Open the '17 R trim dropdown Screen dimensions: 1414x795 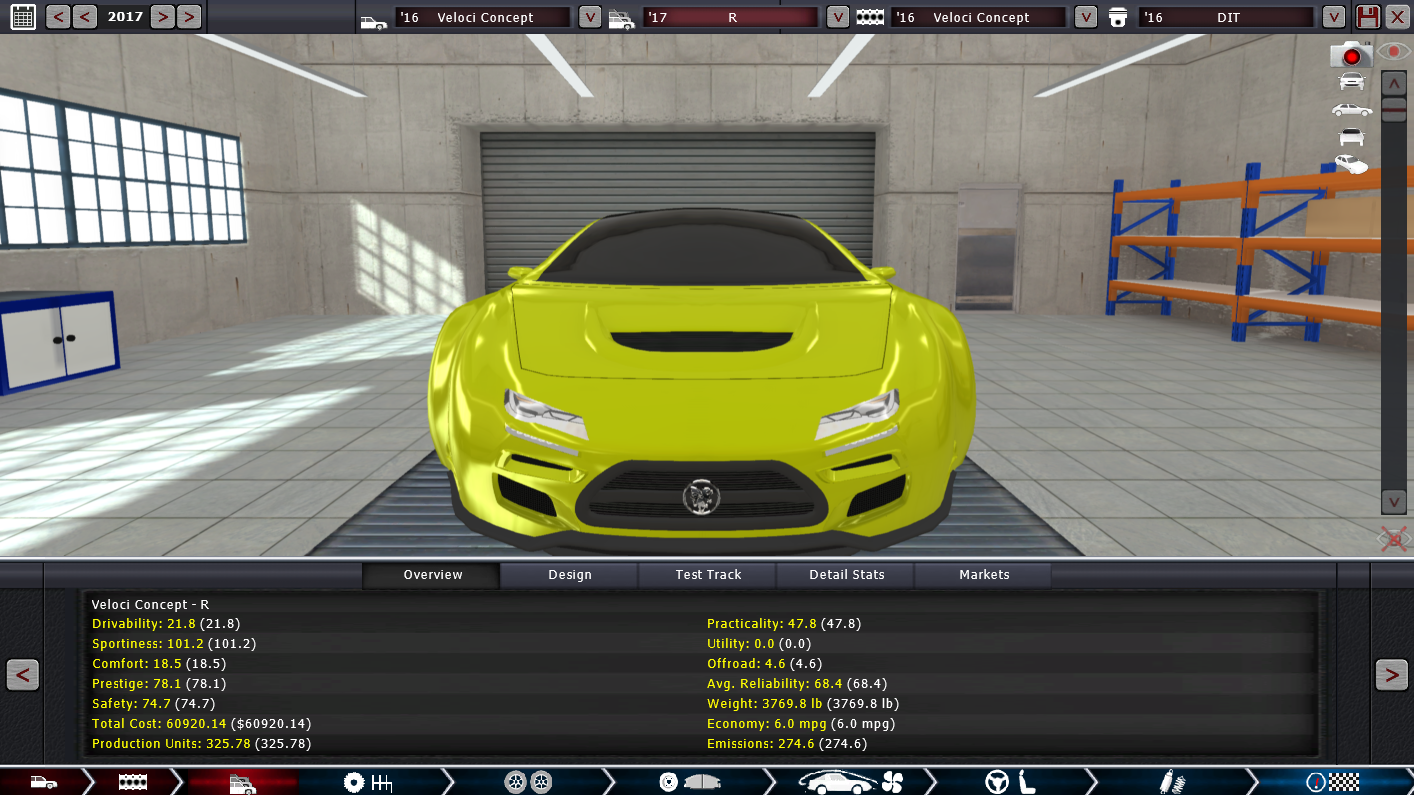pyautogui.click(x=838, y=17)
